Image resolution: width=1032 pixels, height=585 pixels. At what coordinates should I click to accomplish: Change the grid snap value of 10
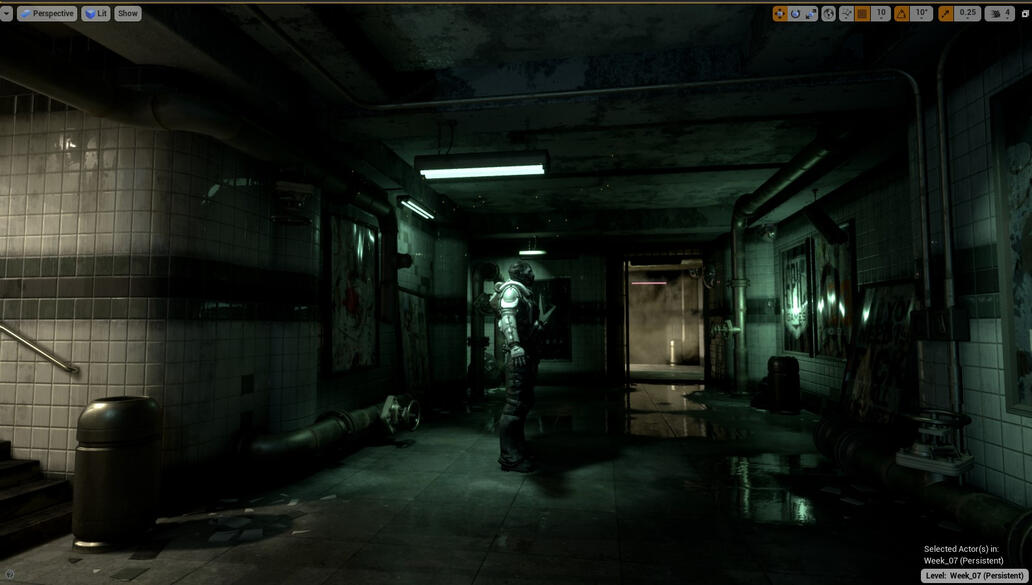(x=880, y=13)
